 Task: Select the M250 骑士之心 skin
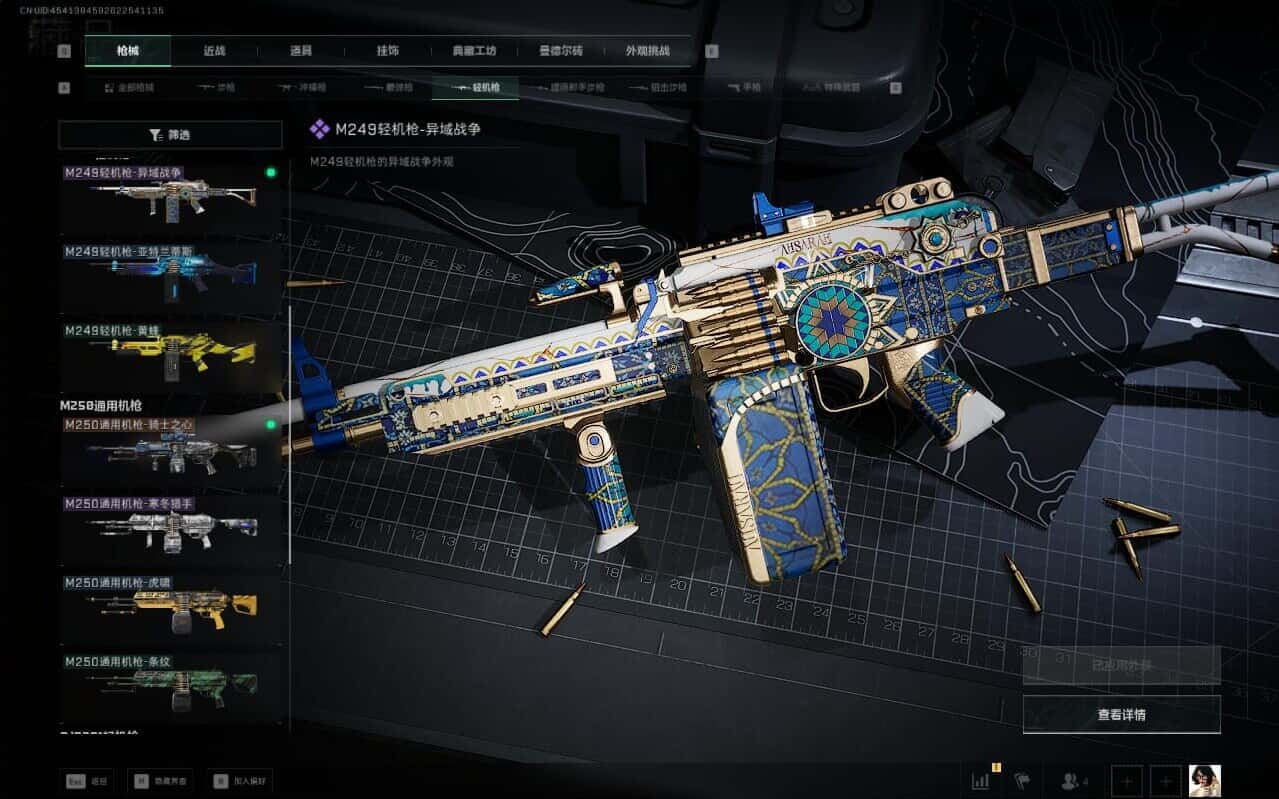(170, 451)
